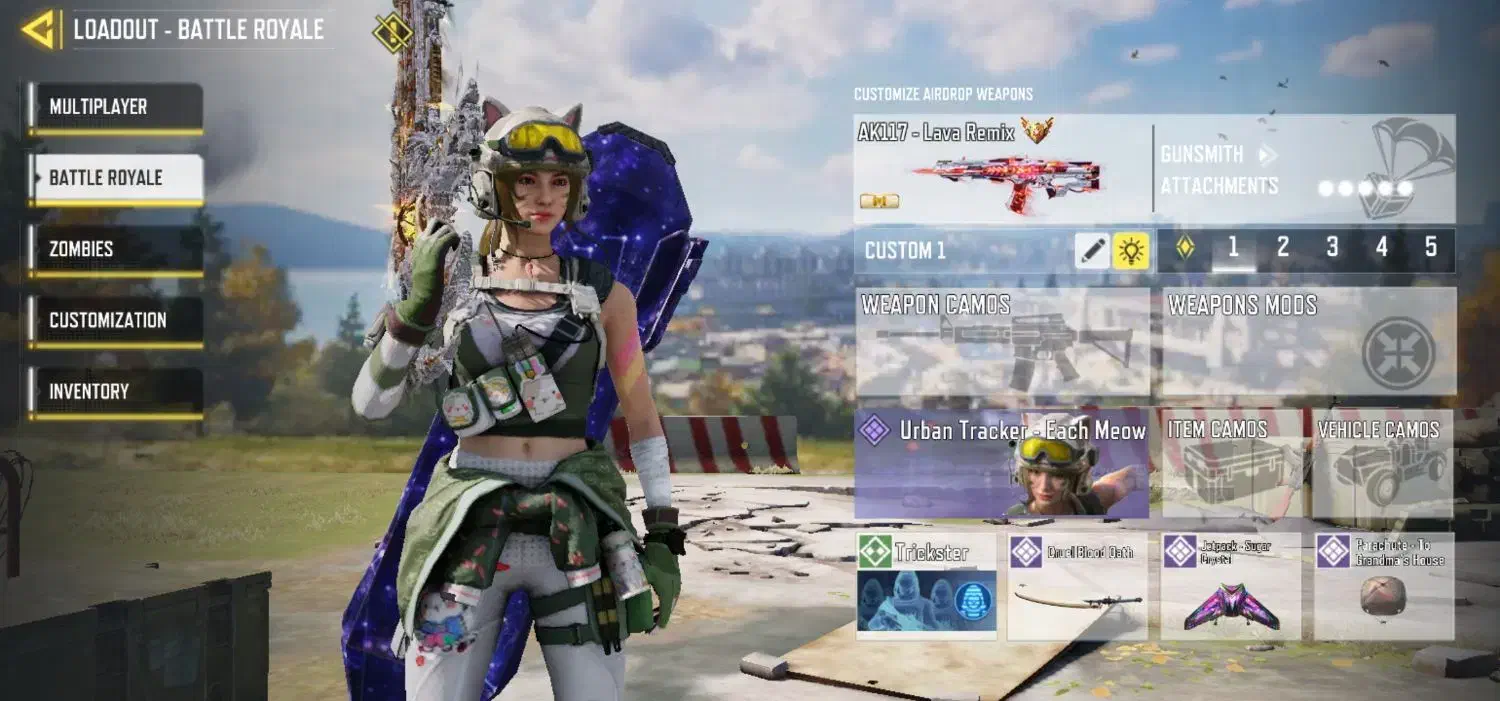Change the Urban Tracker character skin
1500x701 pixels.
click(1002, 463)
